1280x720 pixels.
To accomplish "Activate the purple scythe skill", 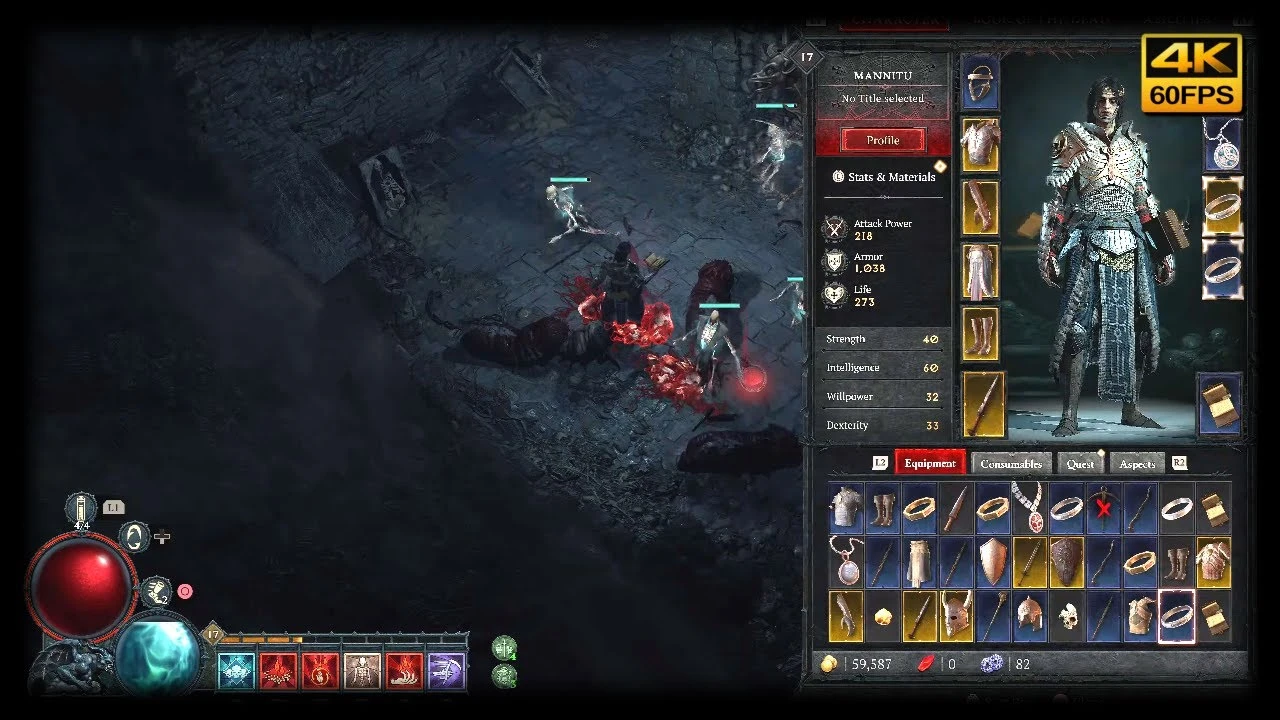I will coord(446,671).
